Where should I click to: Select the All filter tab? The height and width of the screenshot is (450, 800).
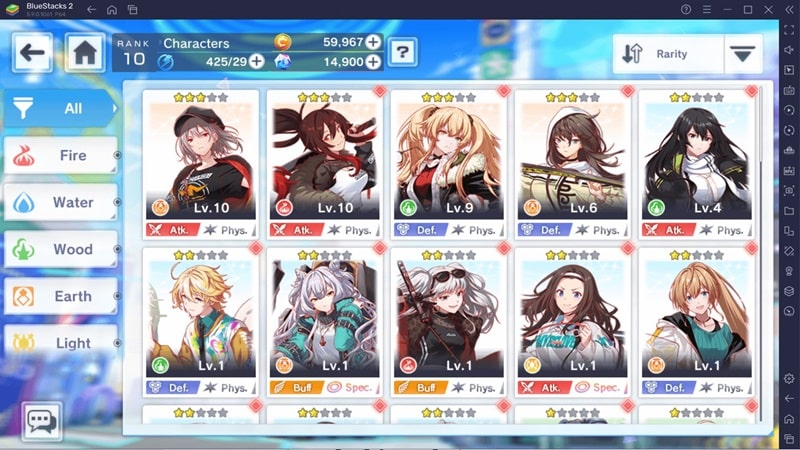[x=60, y=108]
